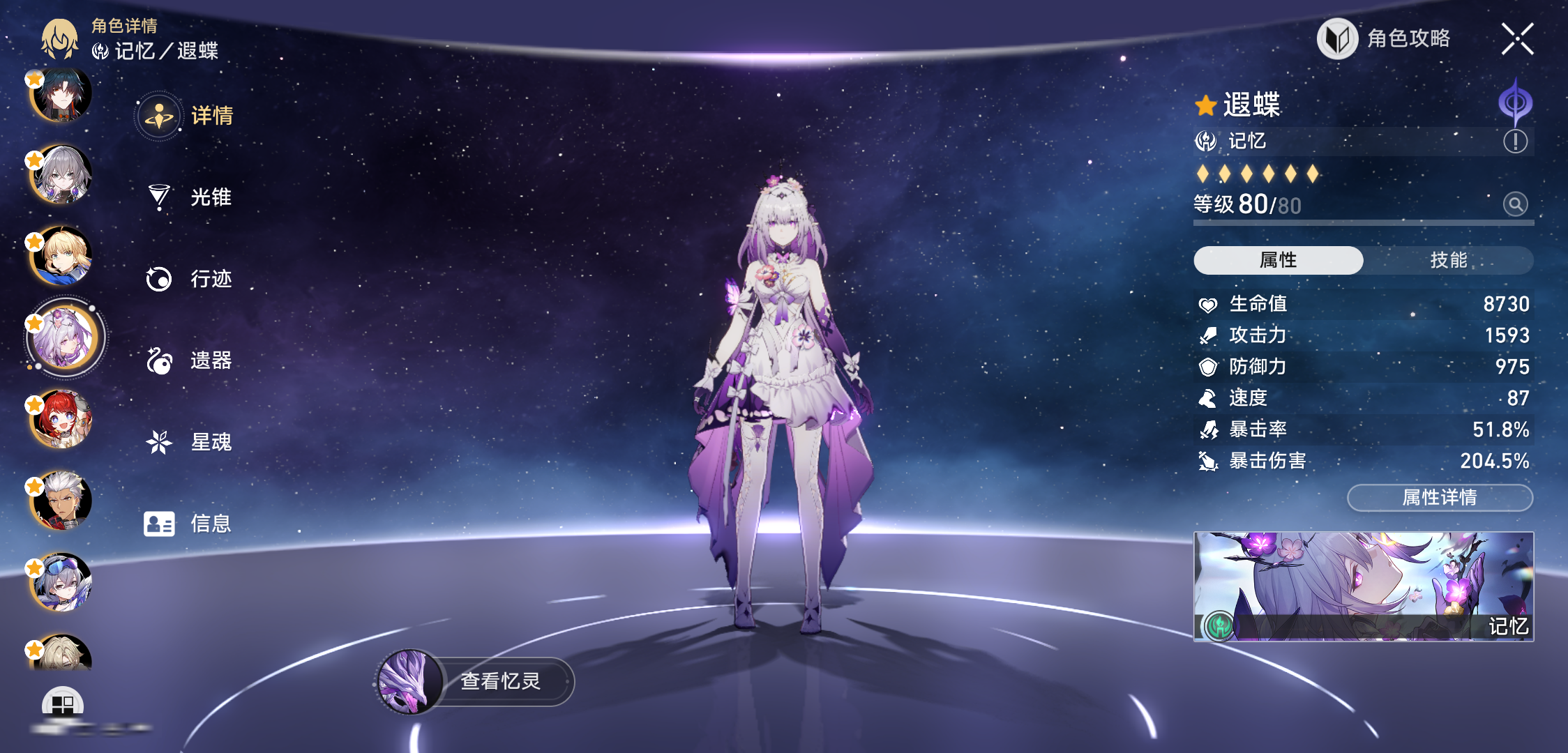The image size is (1568, 753).
Task: Choose the blonde character with blue outfit
Action: [61, 257]
